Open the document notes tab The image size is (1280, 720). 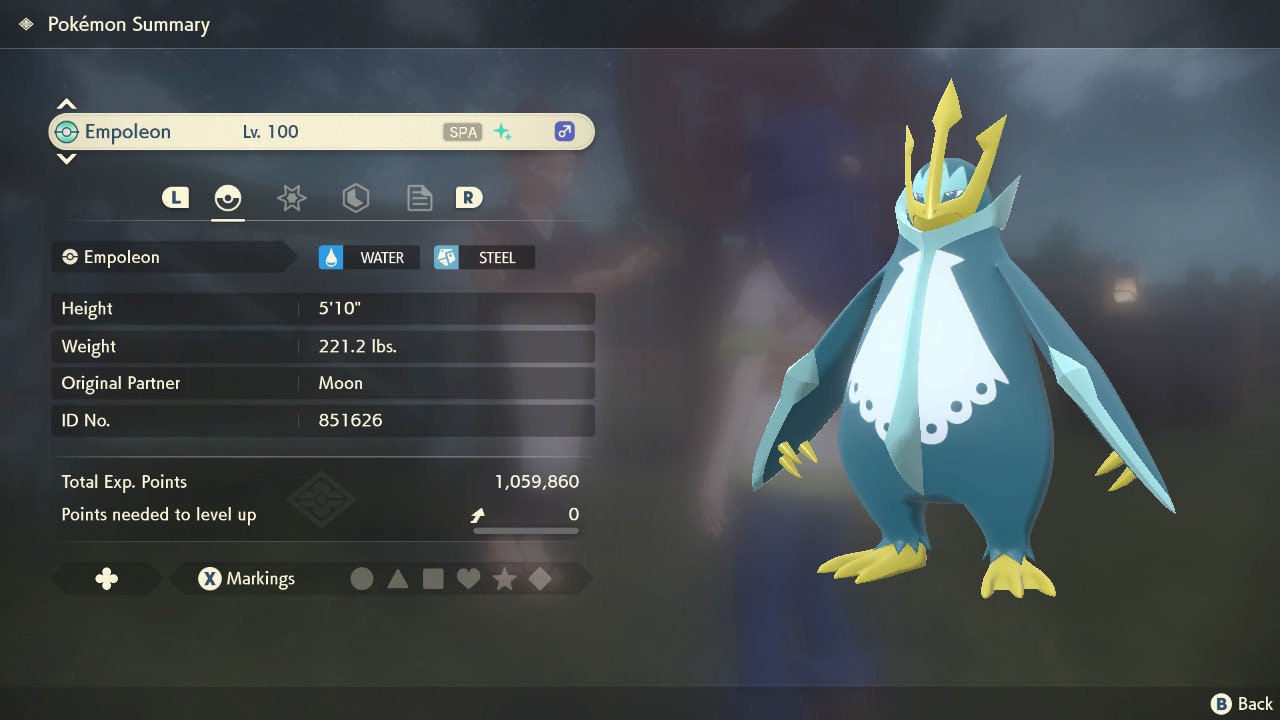point(419,198)
